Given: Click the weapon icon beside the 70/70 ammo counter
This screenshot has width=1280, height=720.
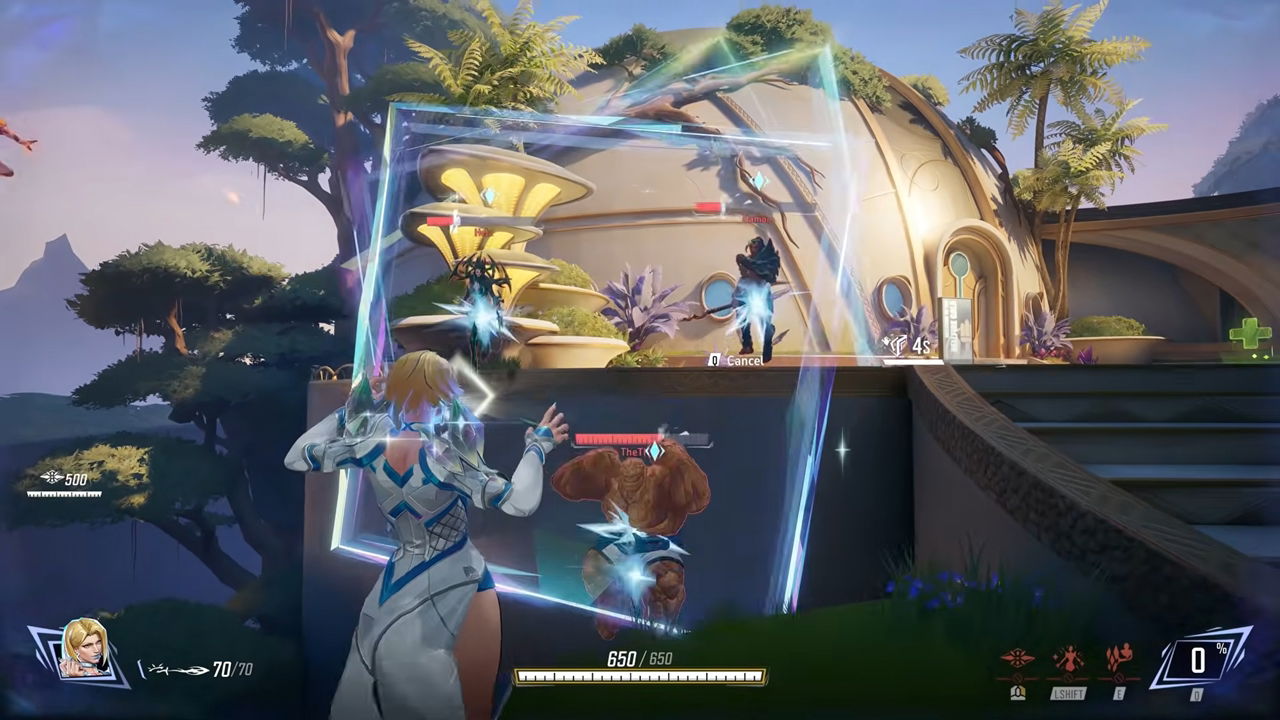Looking at the screenshot, I should coord(178,668).
